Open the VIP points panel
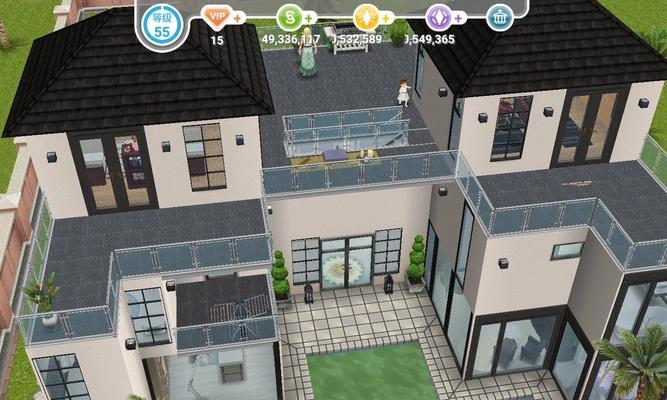 (215, 17)
